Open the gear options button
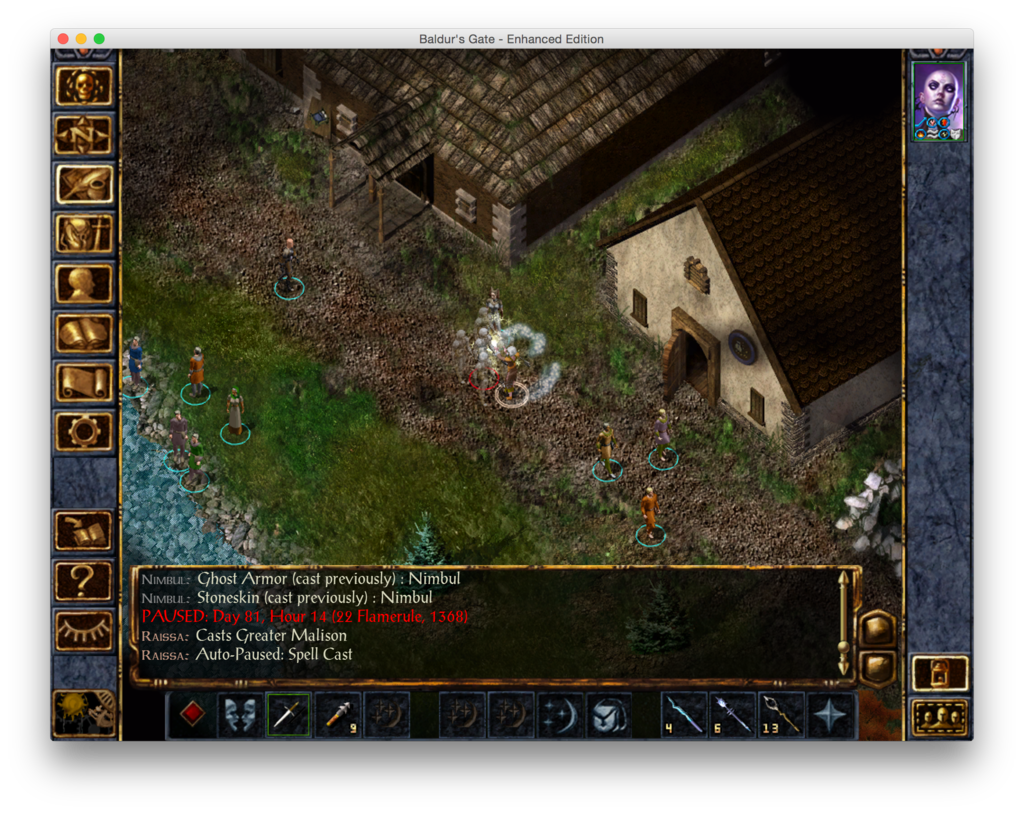 (x=84, y=431)
